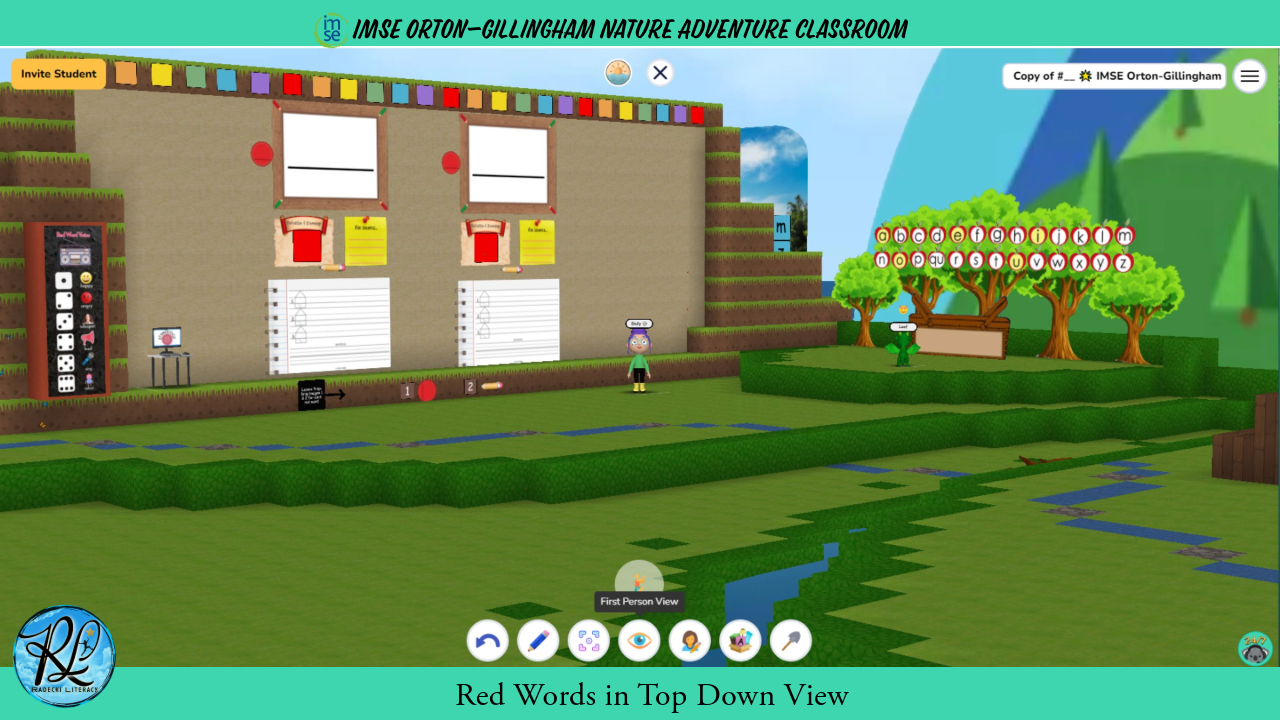Open the hamburger menu top-right
1280x720 pixels.
coord(1249,75)
